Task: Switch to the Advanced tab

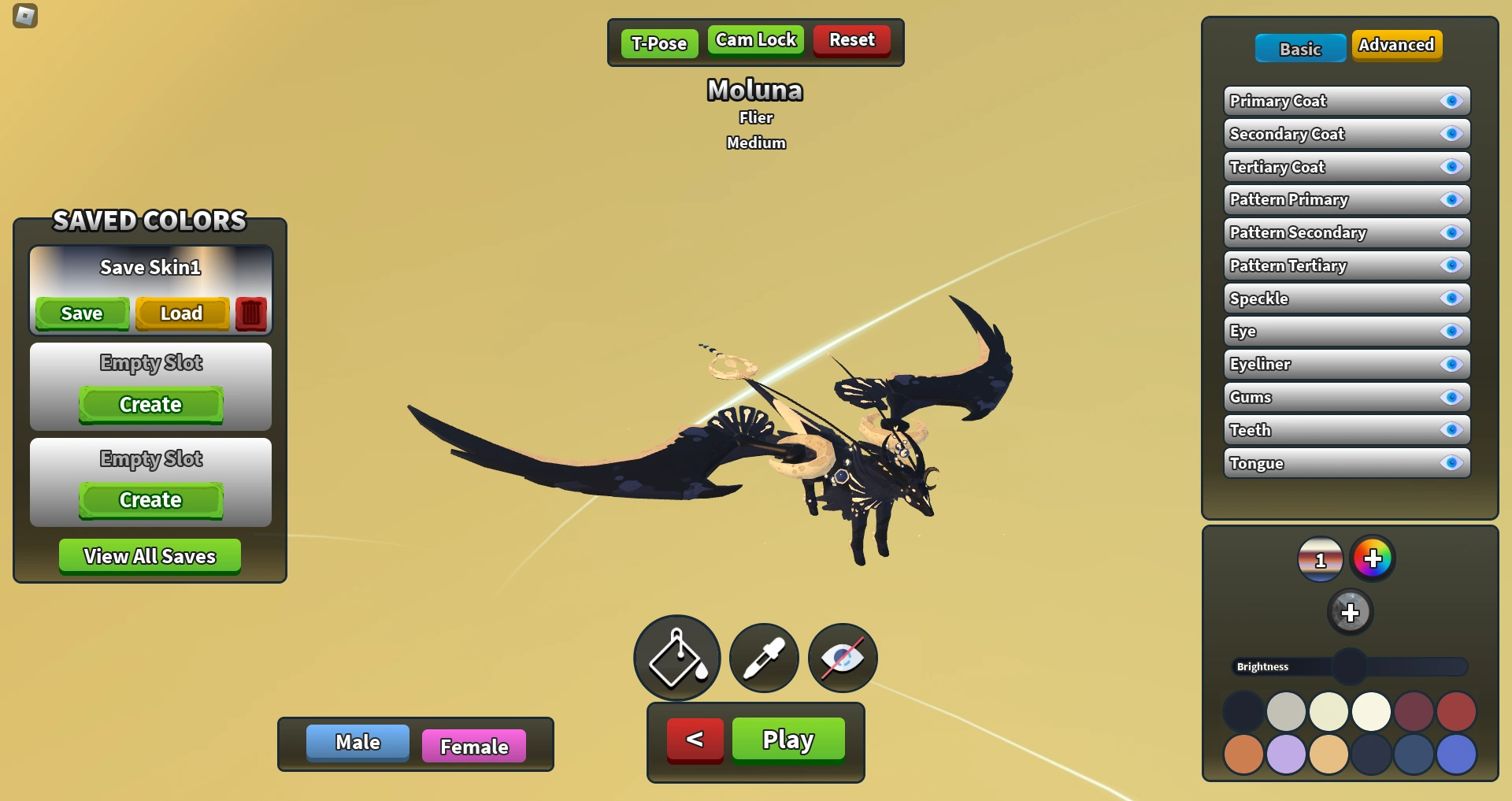Action: tap(1397, 45)
